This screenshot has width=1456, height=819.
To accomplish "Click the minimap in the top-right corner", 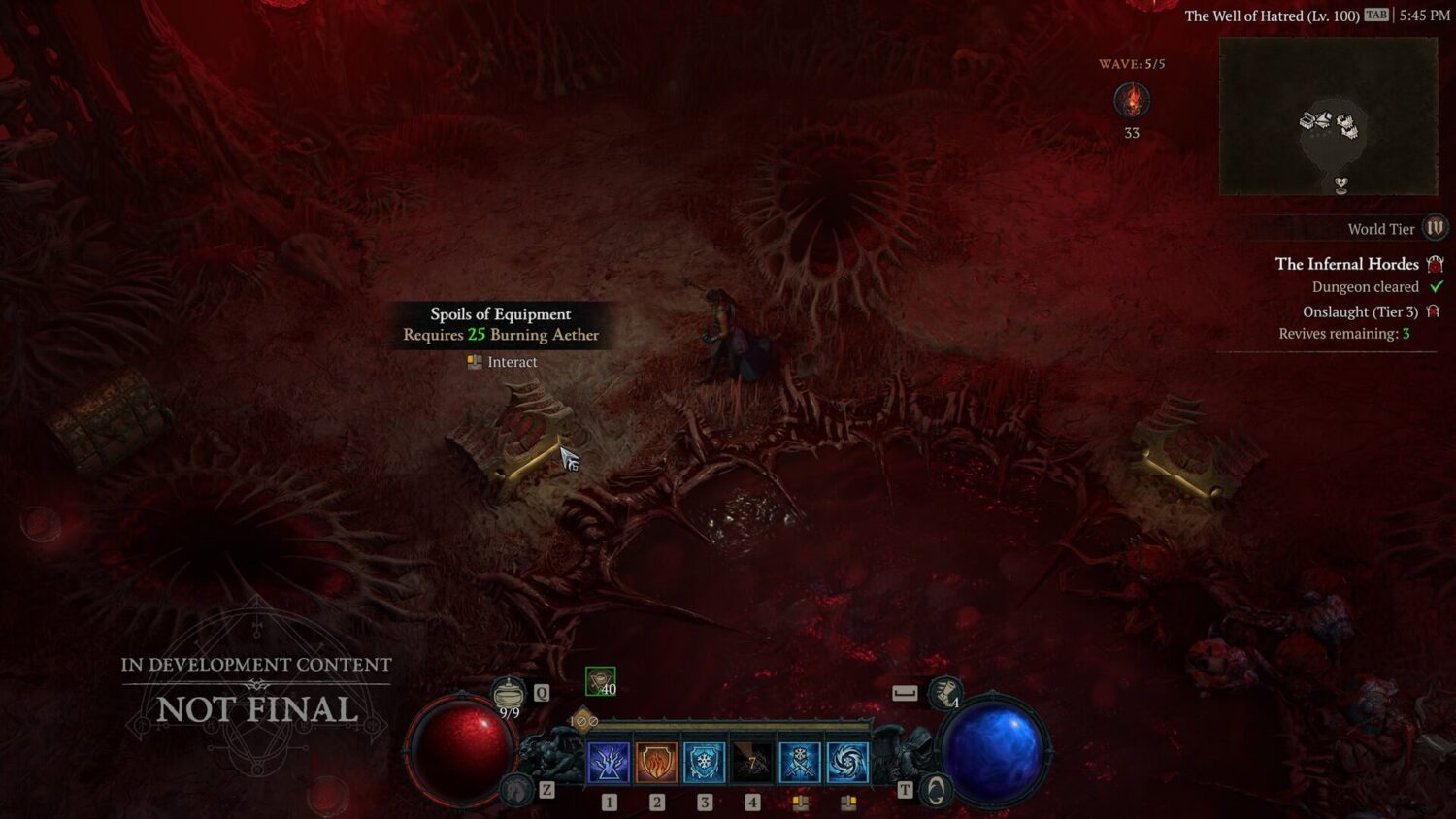I will [1328, 116].
